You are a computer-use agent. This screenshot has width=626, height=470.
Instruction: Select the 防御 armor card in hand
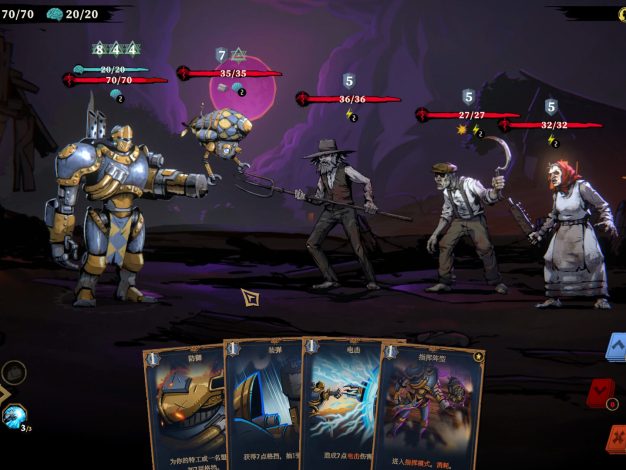click(x=186, y=405)
